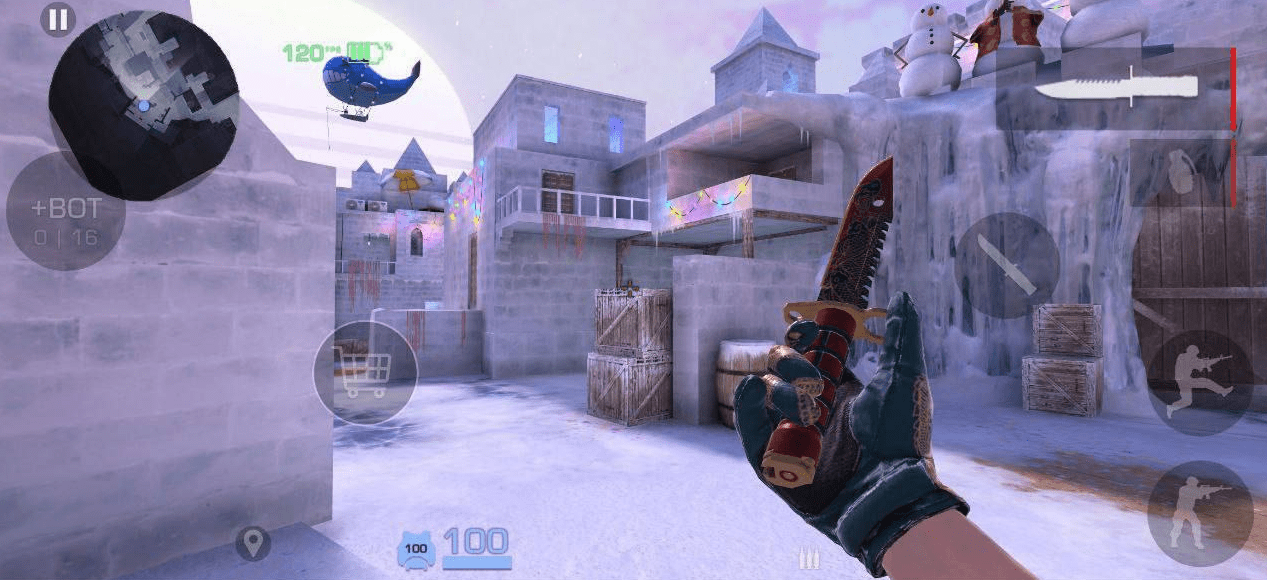Viewport: 1267px width, 580px height.
Task: Pause the game with the pause button
Action: (x=58, y=20)
